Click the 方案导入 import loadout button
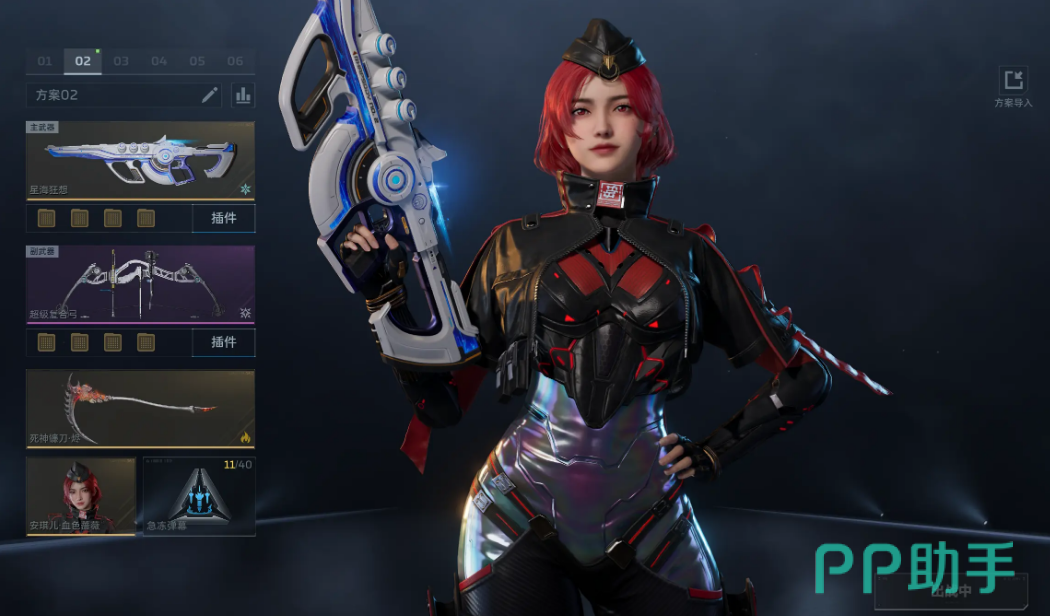1050x616 pixels. [1013, 87]
